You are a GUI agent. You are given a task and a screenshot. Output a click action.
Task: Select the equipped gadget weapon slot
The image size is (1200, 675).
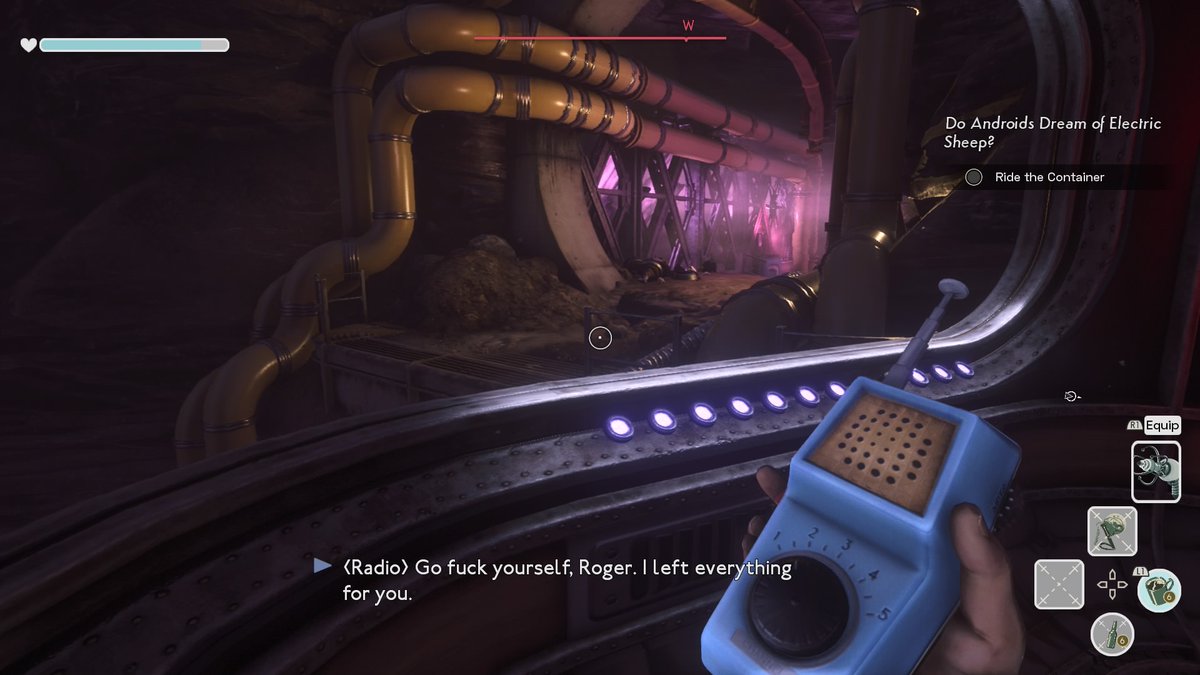[x=1156, y=471]
